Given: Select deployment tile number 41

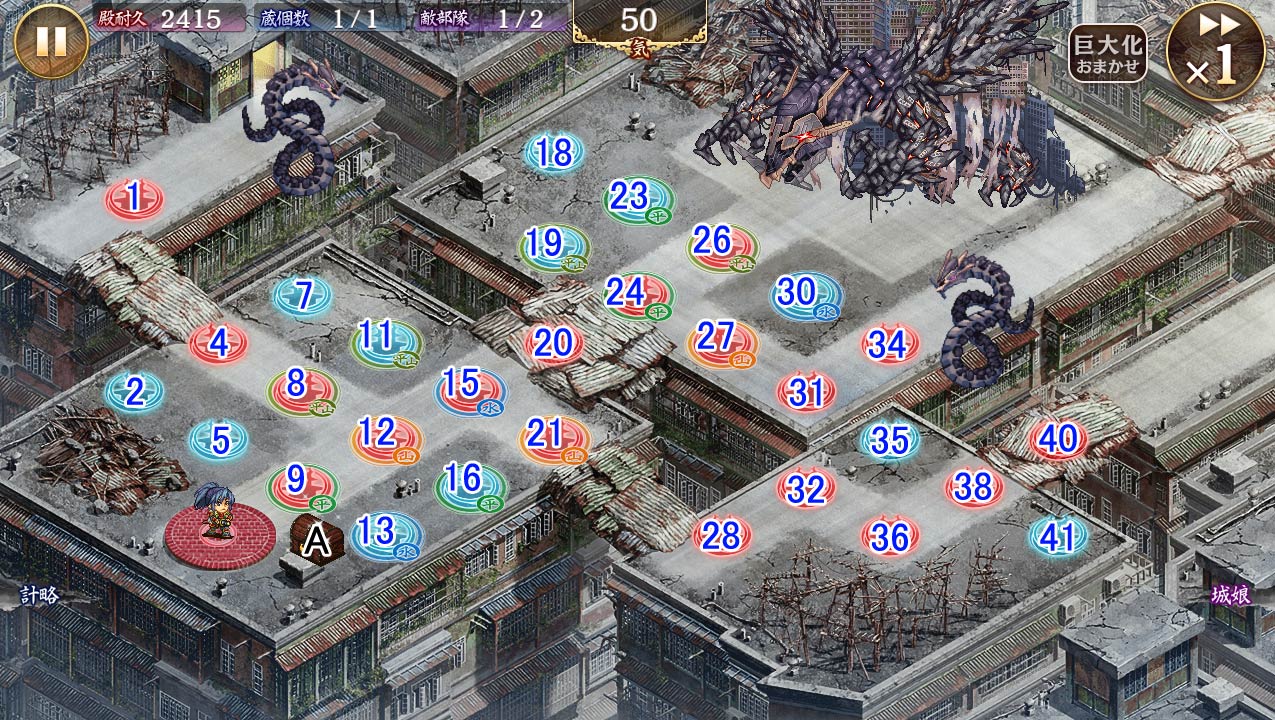Looking at the screenshot, I should (x=1058, y=538).
